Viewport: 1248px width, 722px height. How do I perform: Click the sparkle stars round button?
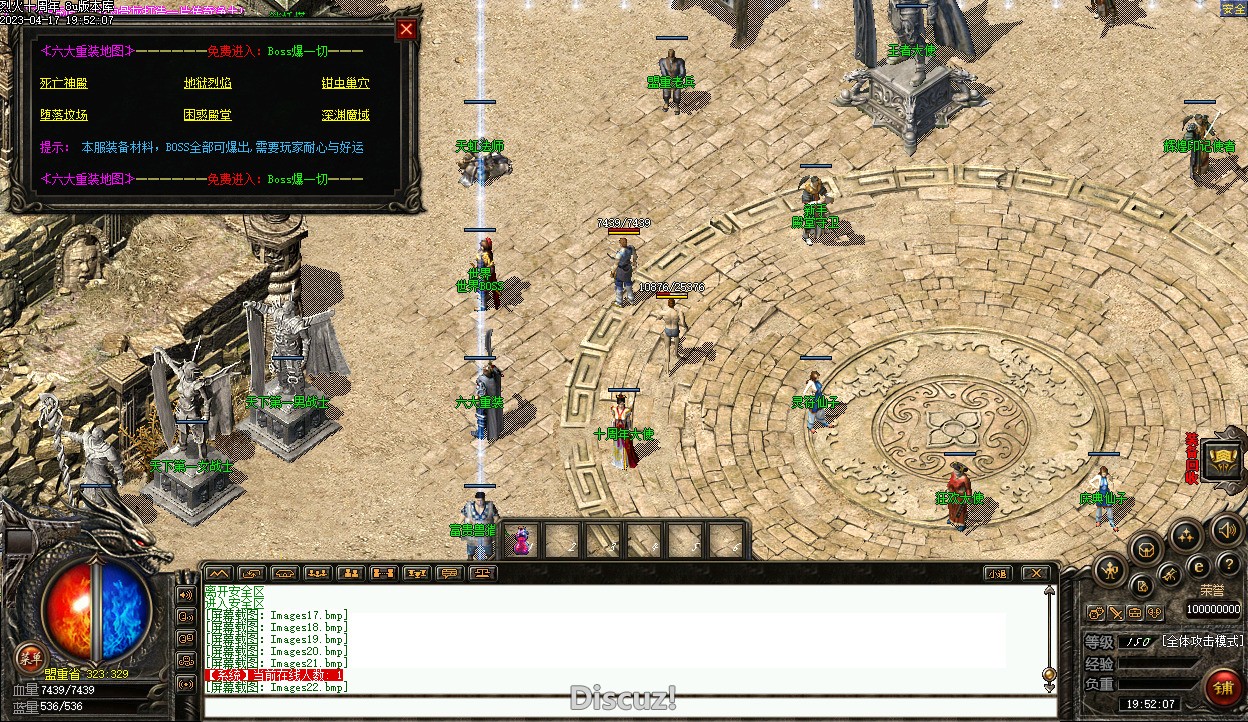1186,537
